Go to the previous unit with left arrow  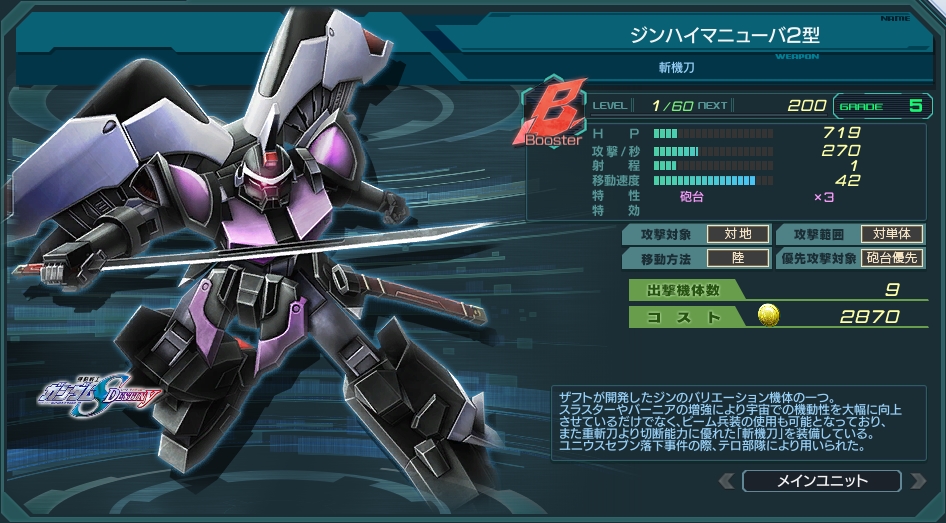pos(727,481)
